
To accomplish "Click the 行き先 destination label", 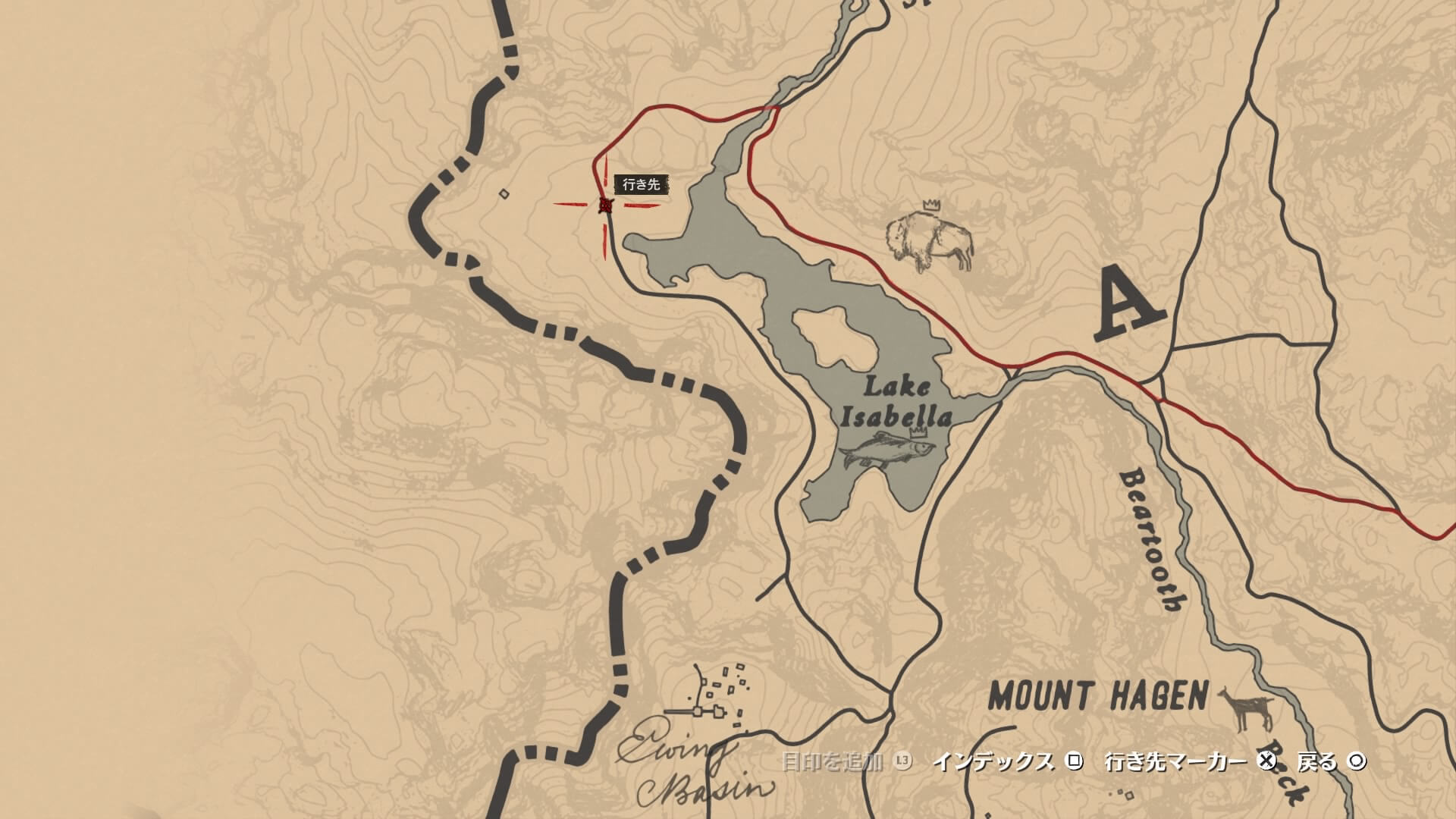I will pos(641,184).
